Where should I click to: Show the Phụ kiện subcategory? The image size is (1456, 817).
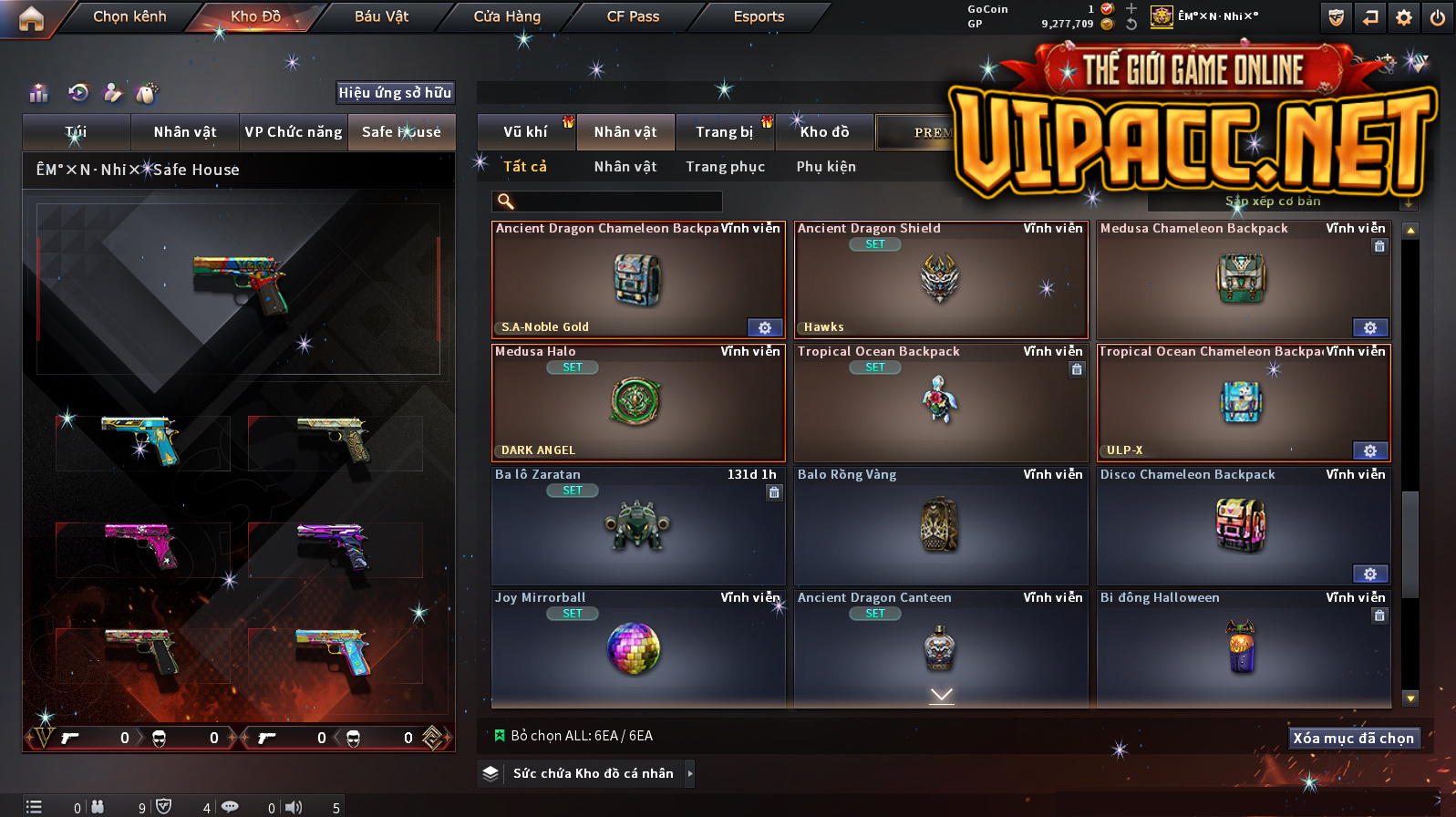coord(826,167)
